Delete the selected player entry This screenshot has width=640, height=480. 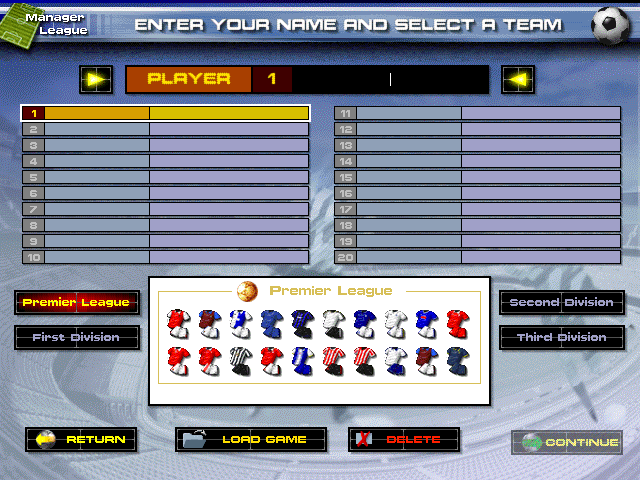[x=404, y=440]
